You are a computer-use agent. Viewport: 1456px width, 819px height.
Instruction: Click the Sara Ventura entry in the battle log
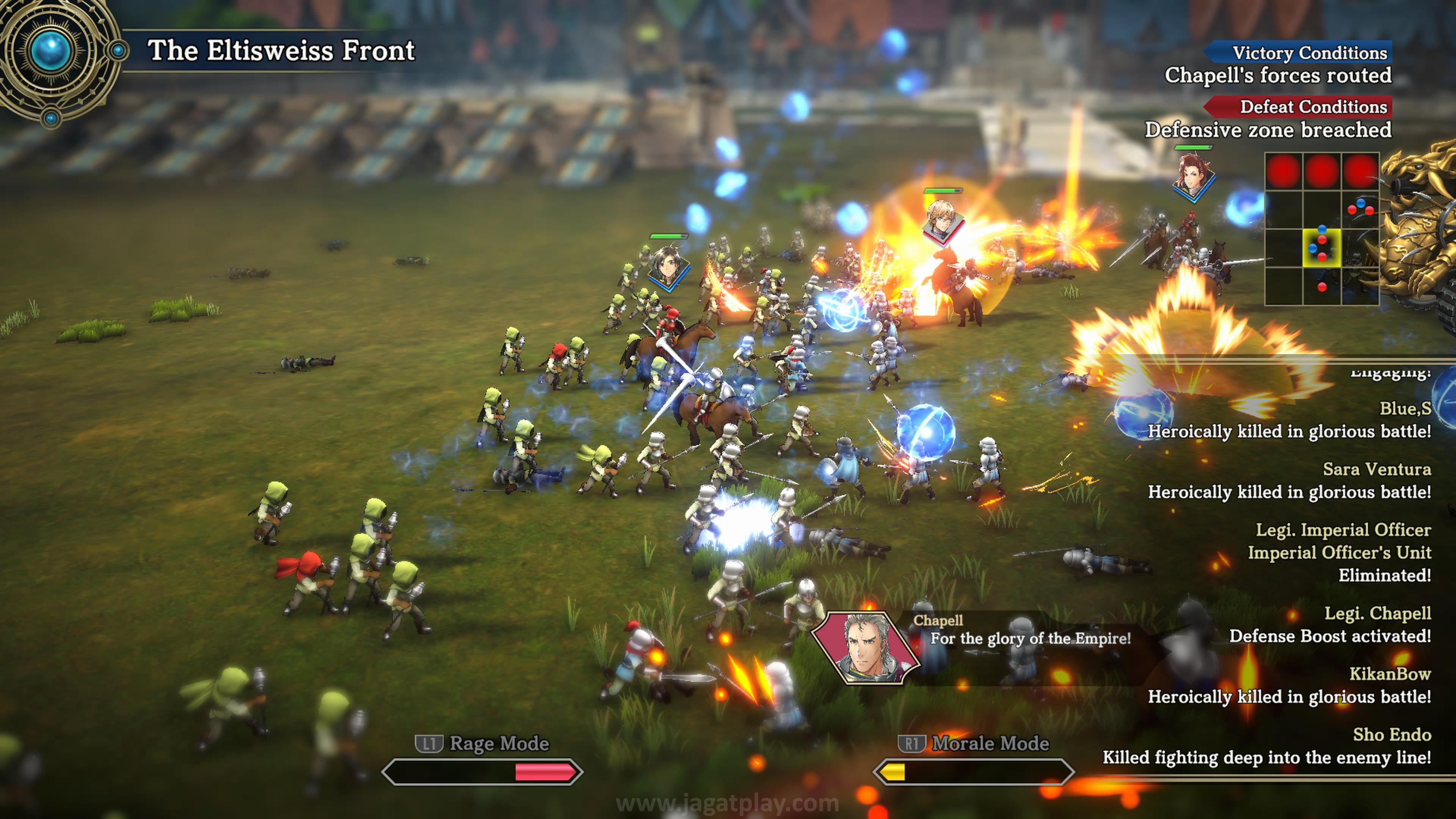[1290, 480]
